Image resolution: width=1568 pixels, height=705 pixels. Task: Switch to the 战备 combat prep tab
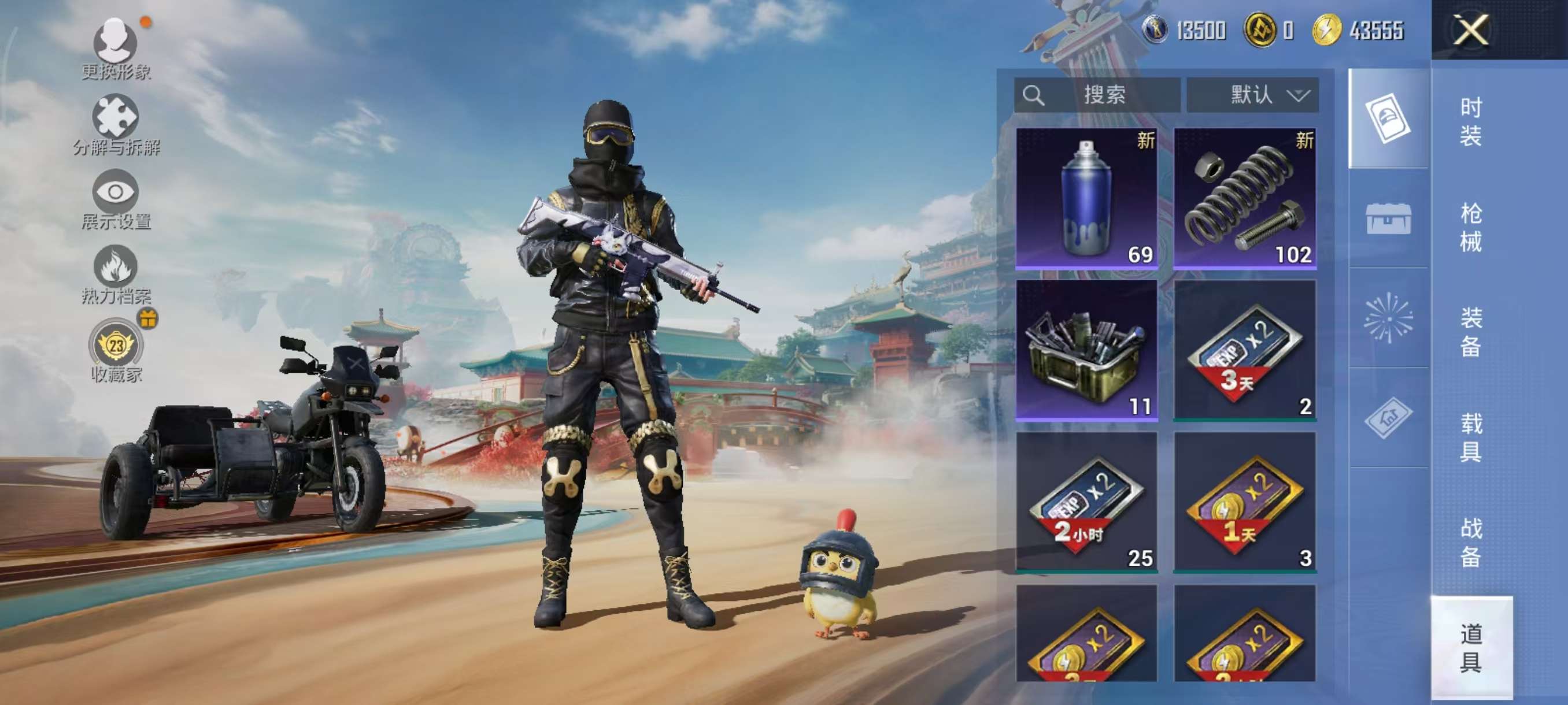(1471, 542)
